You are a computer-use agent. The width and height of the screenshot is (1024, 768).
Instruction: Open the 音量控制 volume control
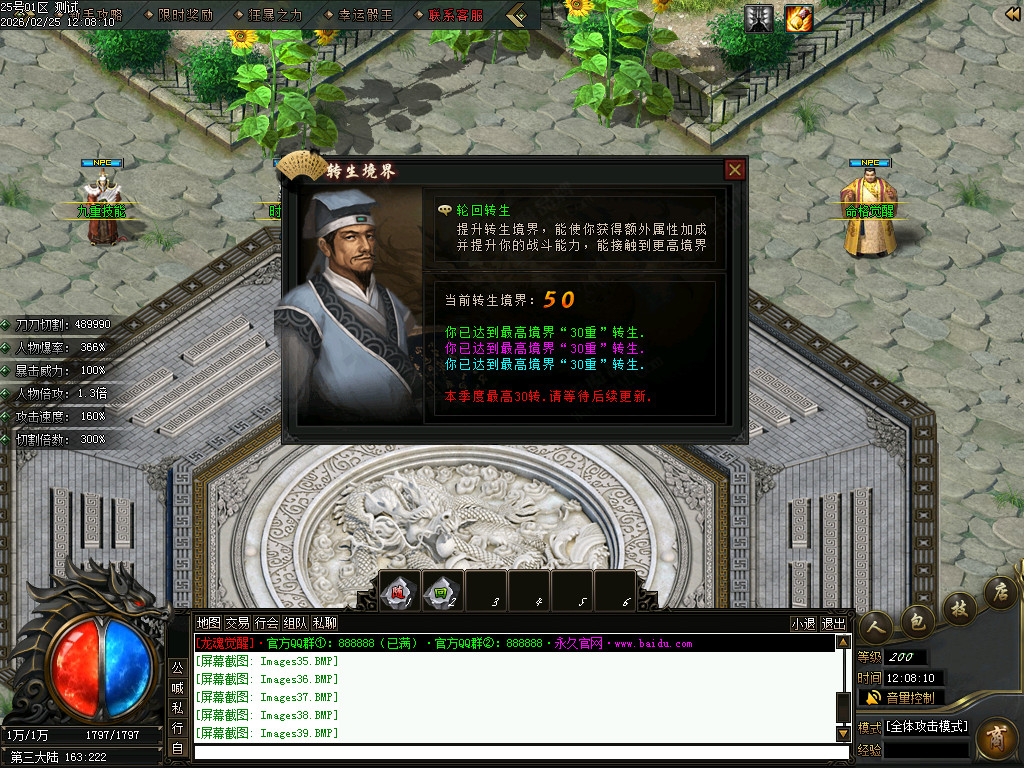pyautogui.click(x=901, y=697)
